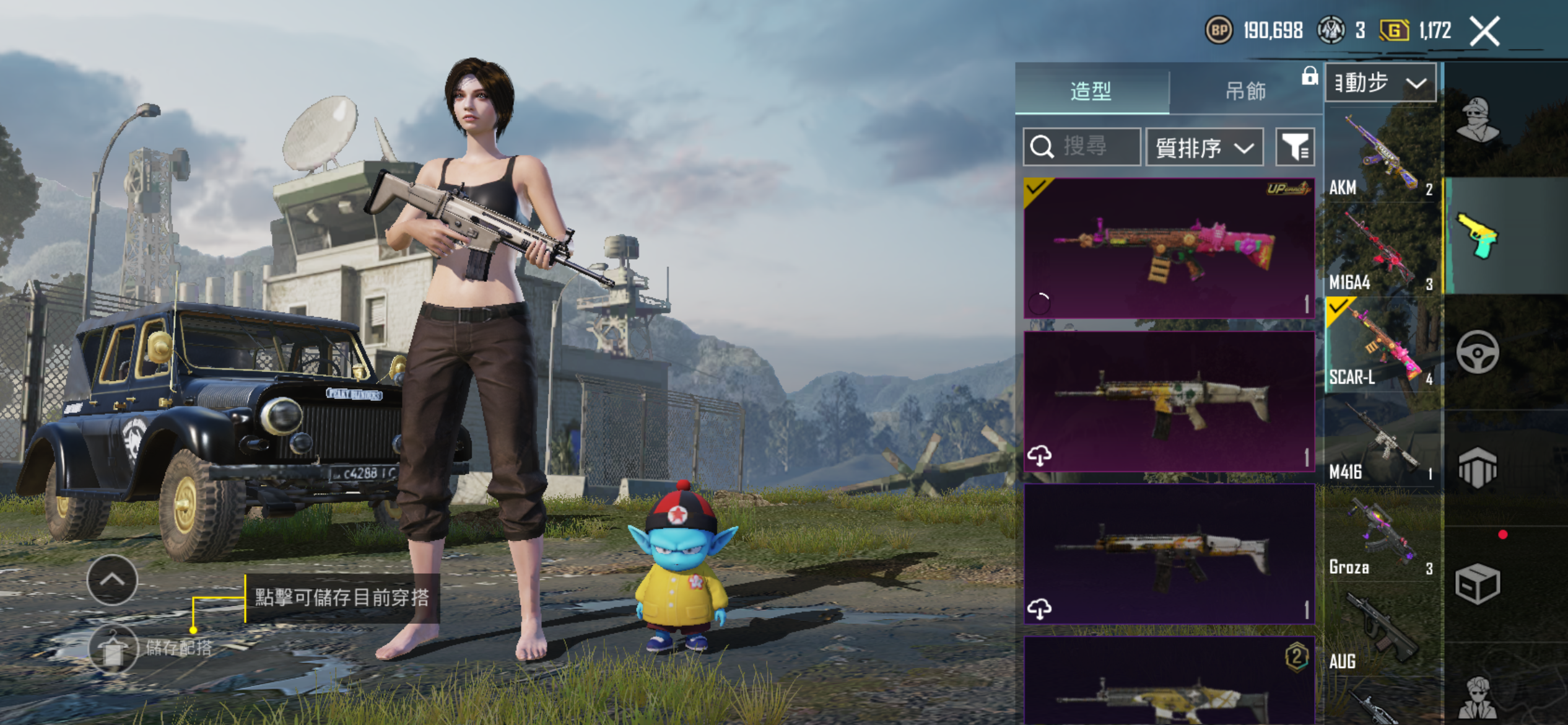Select the yellow pistol weapons category
The image size is (1568, 725).
pos(1477,236)
